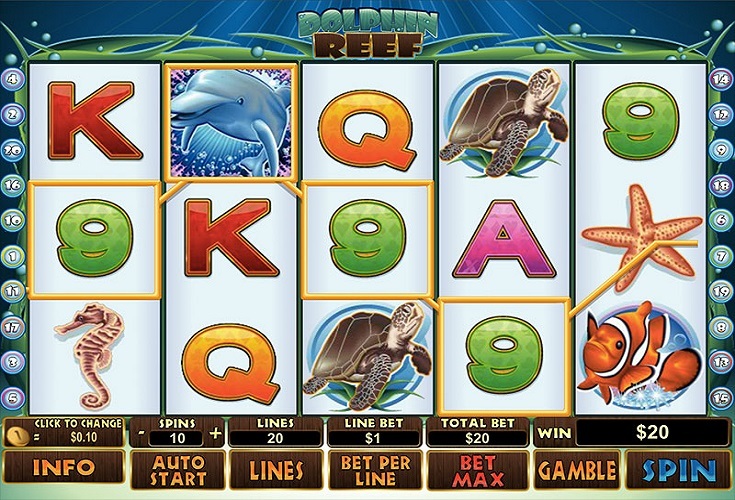
Task: Choose payline 1 bubble
Action: point(13,255)
